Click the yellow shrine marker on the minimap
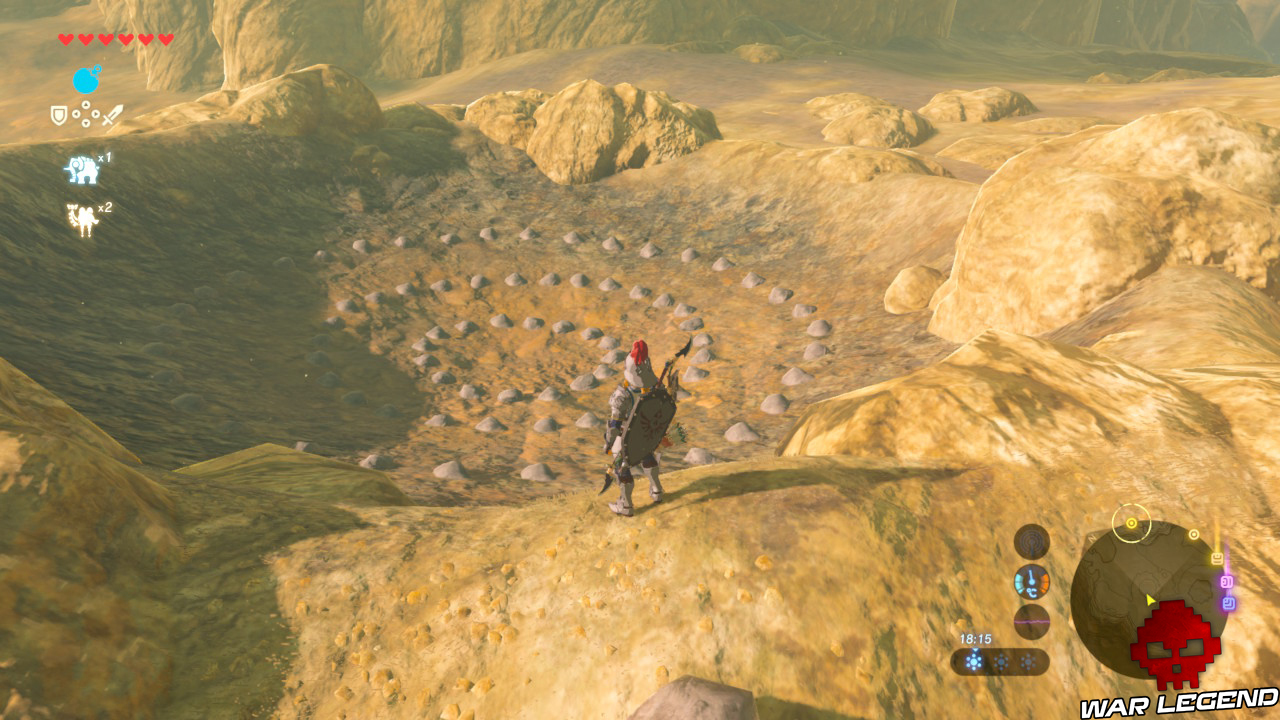 coord(1131,522)
